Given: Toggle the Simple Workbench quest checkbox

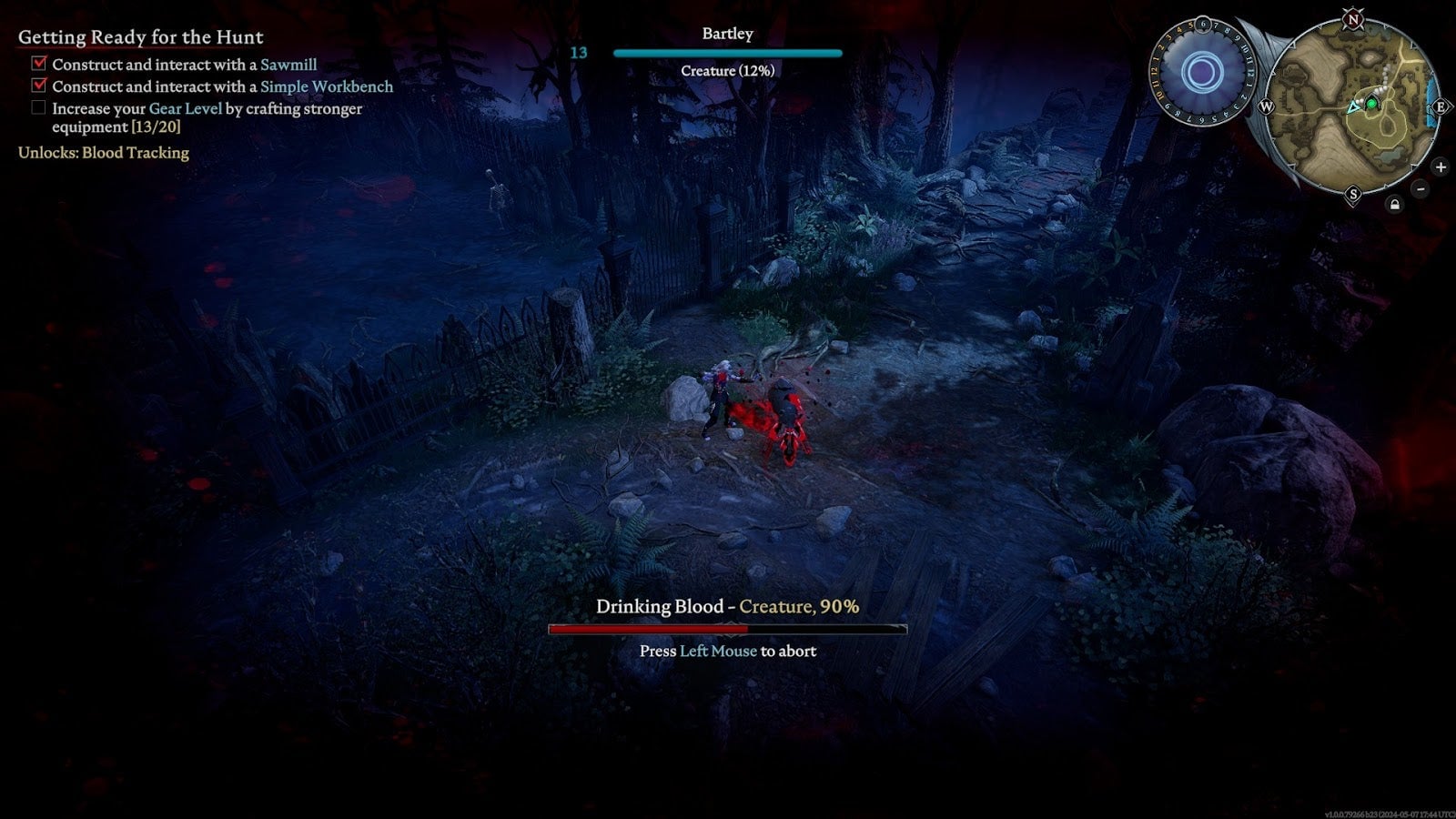Looking at the screenshot, I should tap(38, 86).
